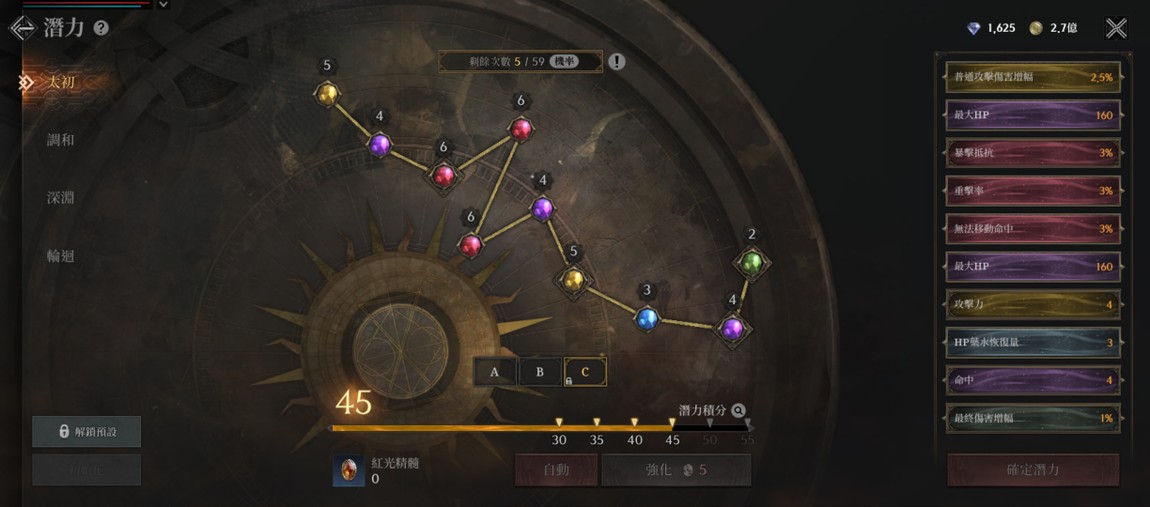Confirm with the 確定潛力 button
Viewport: 1150px width, 507px height.
pyautogui.click(x=1033, y=469)
